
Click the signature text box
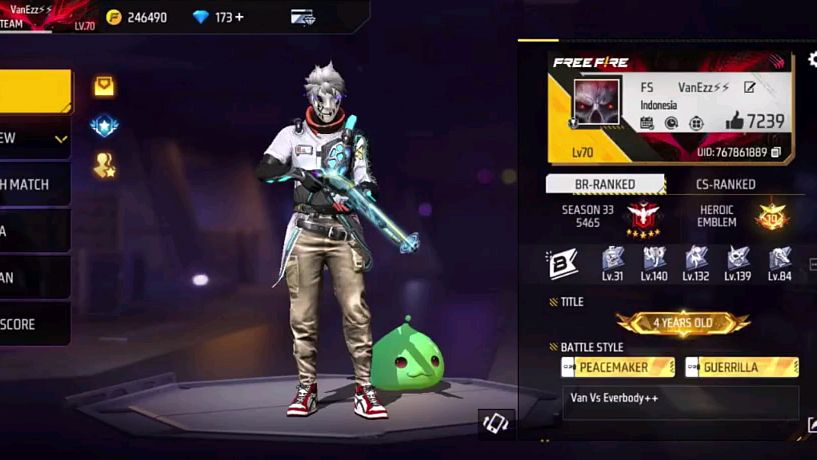tap(680, 402)
